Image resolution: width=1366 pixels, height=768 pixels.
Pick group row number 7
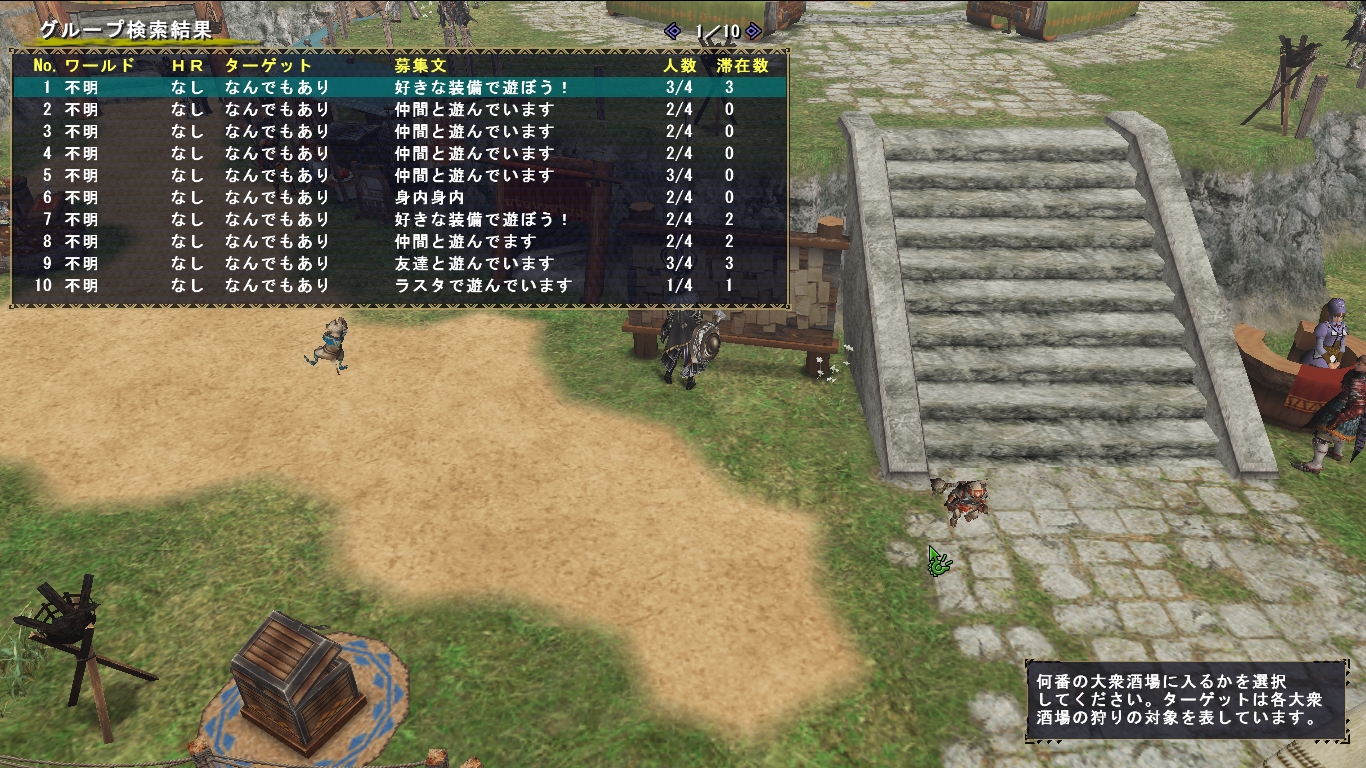[x=400, y=219]
